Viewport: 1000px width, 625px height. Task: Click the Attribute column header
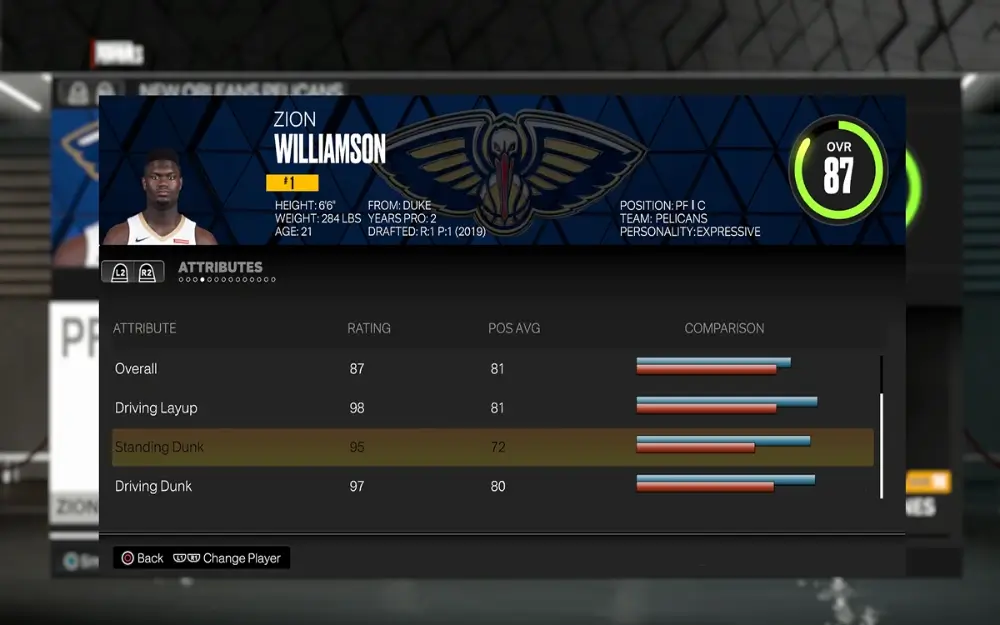coord(144,328)
